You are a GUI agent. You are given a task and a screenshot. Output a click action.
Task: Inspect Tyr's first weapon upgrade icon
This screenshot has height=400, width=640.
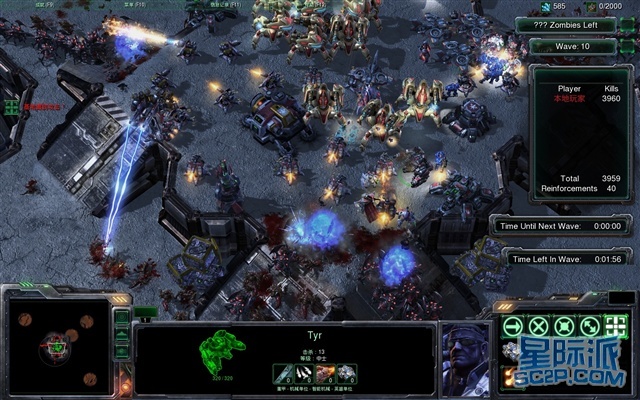pyautogui.click(x=284, y=373)
